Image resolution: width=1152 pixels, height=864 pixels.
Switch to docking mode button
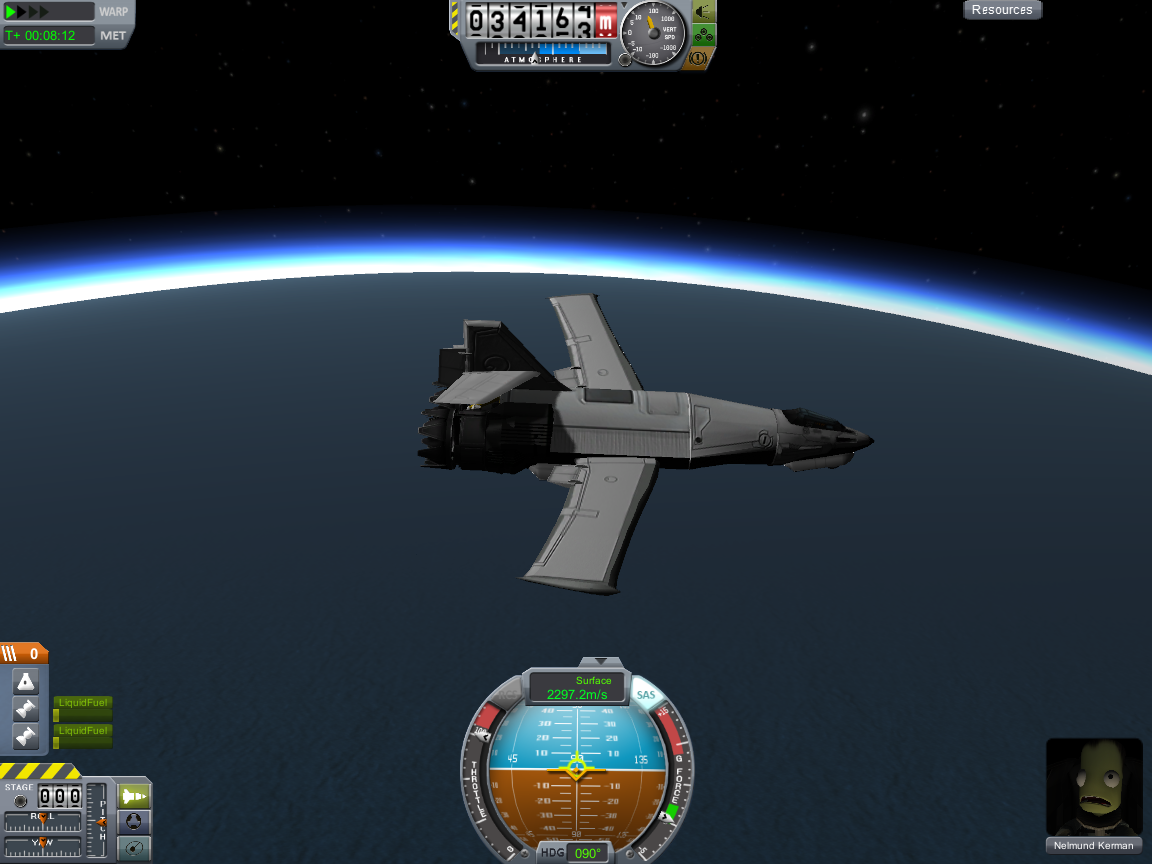[134, 822]
